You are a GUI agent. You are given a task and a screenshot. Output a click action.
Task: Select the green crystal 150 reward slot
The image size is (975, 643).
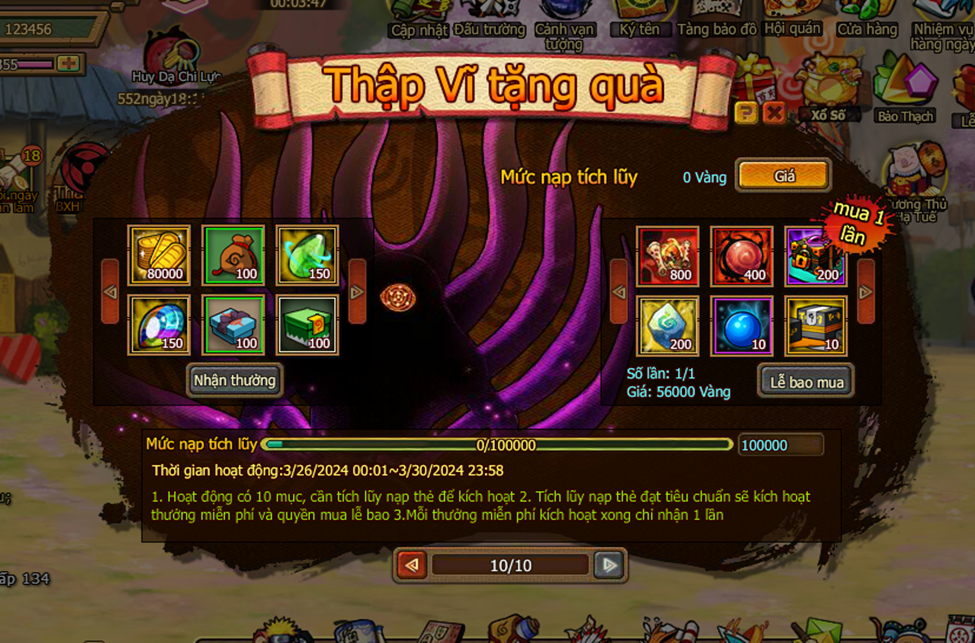(x=307, y=255)
